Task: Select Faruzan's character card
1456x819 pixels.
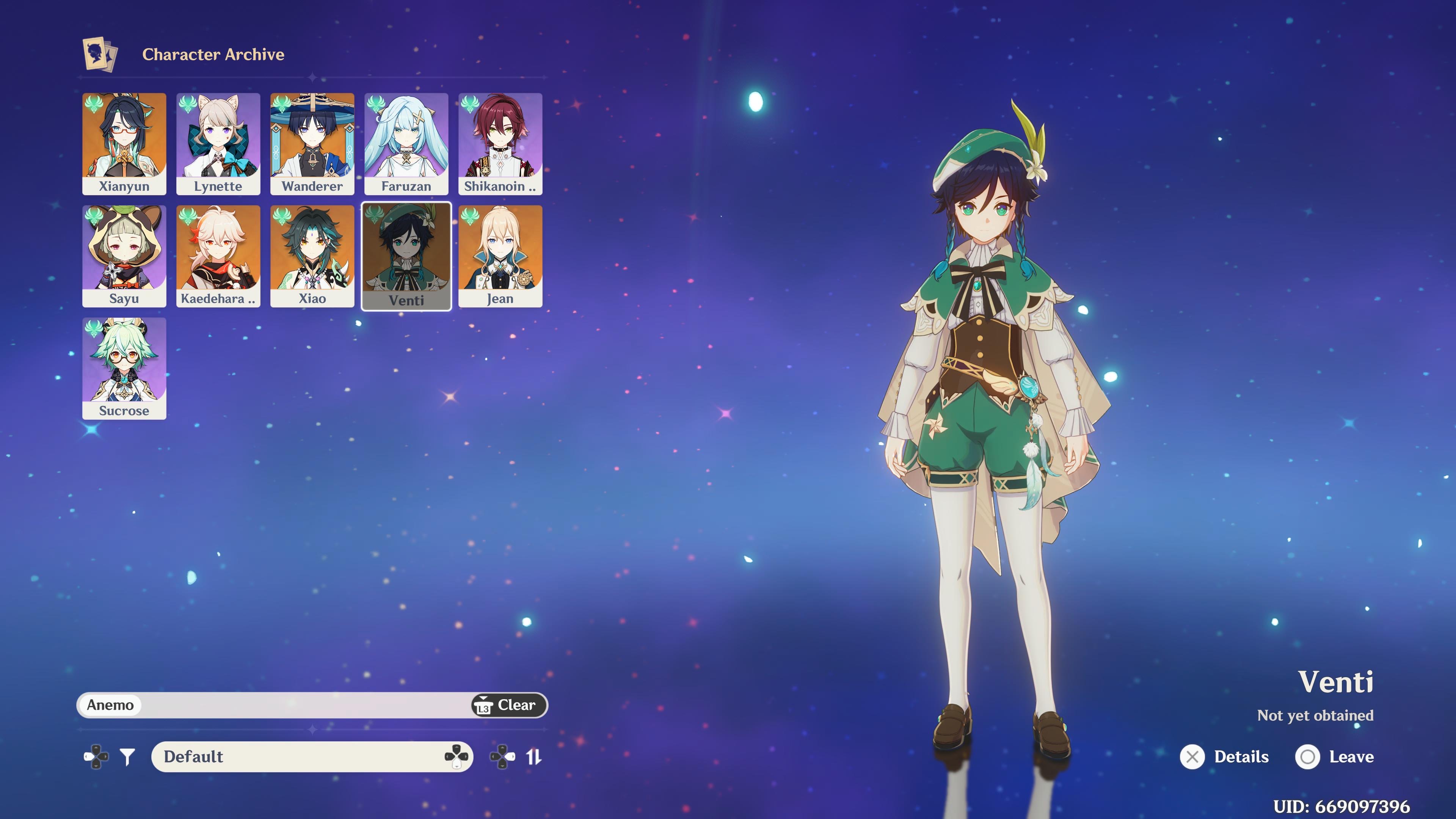Action: point(406,144)
